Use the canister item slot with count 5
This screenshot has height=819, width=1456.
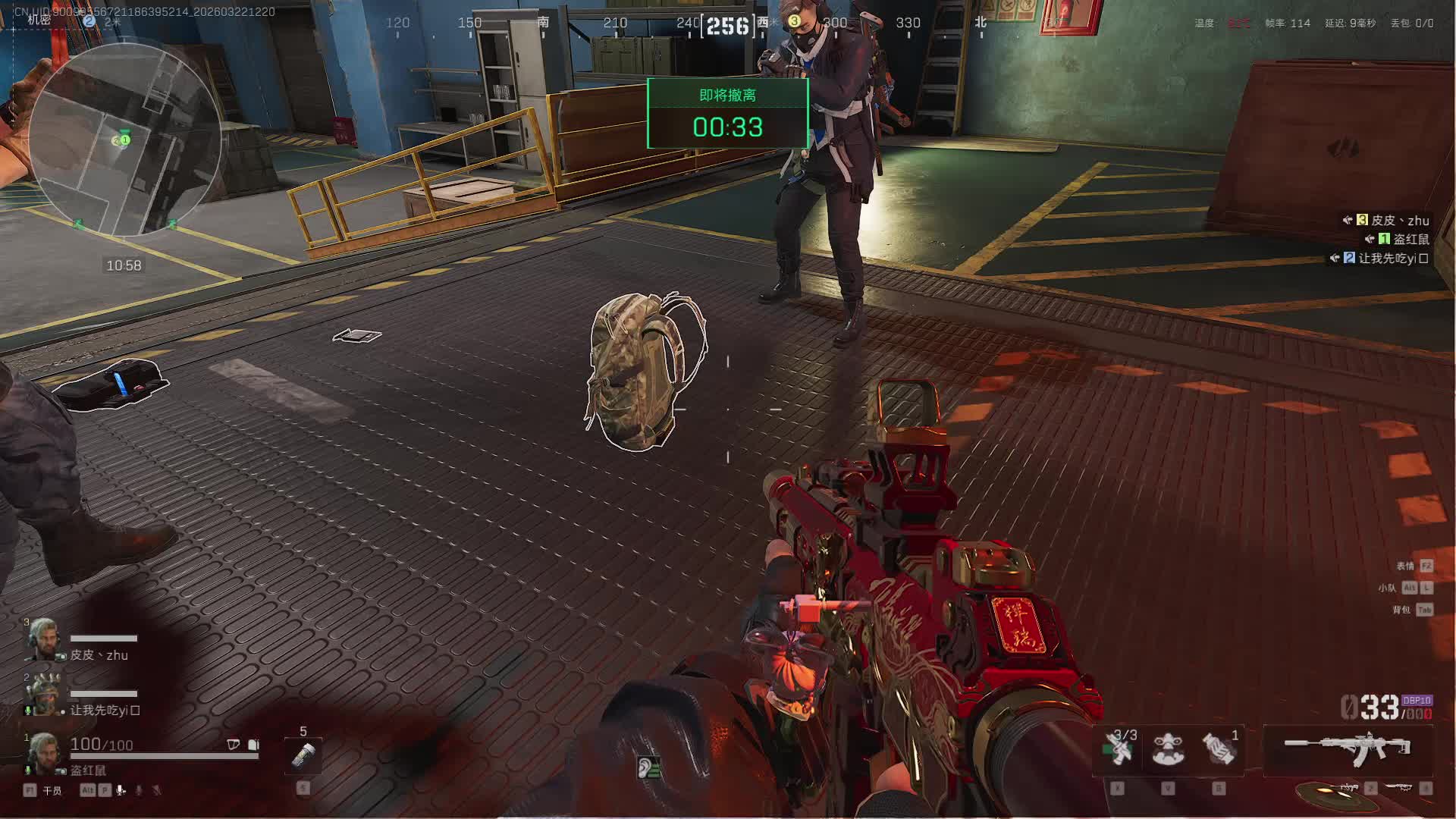tap(303, 755)
